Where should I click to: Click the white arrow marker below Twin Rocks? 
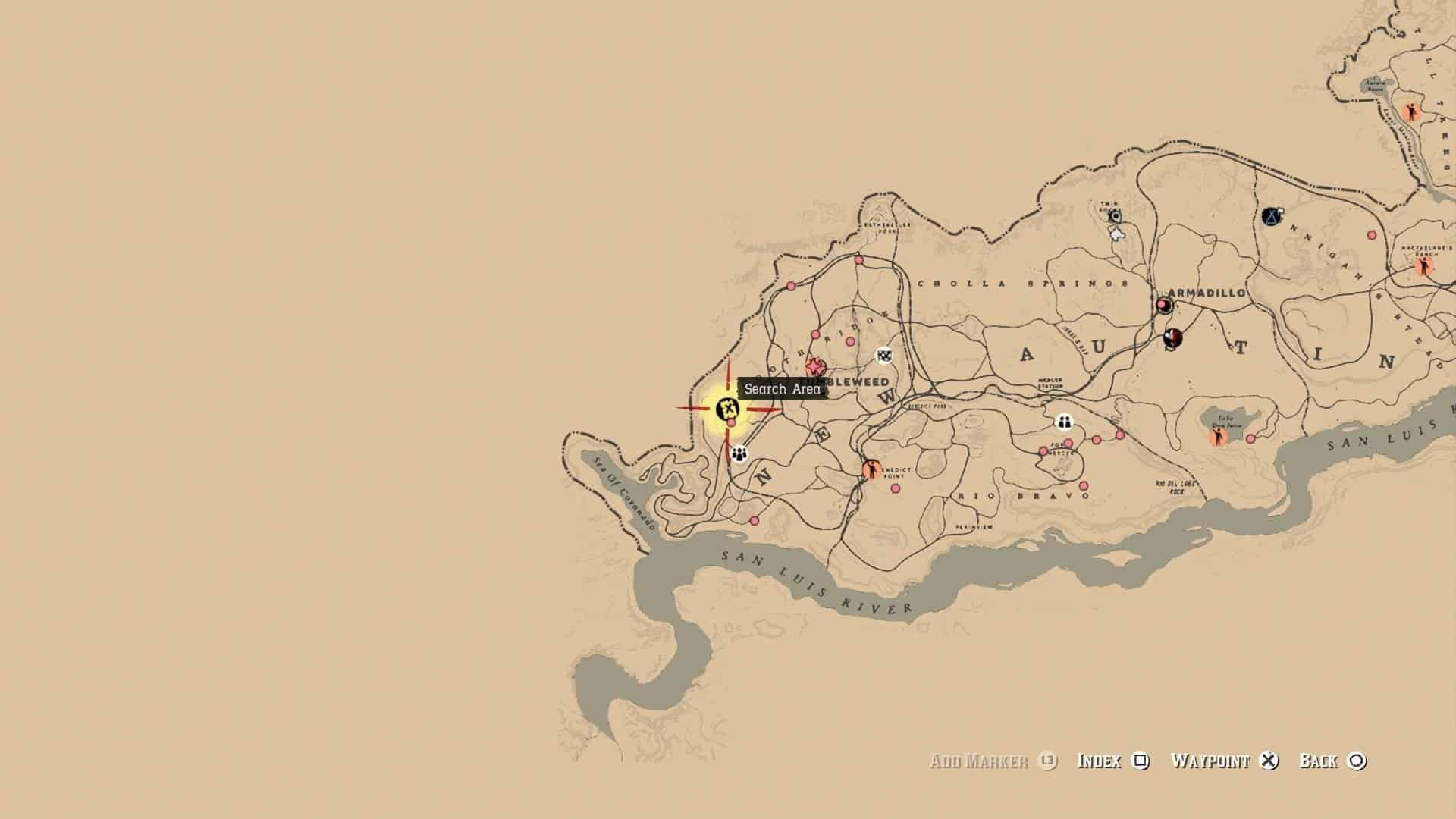pyautogui.click(x=1116, y=234)
